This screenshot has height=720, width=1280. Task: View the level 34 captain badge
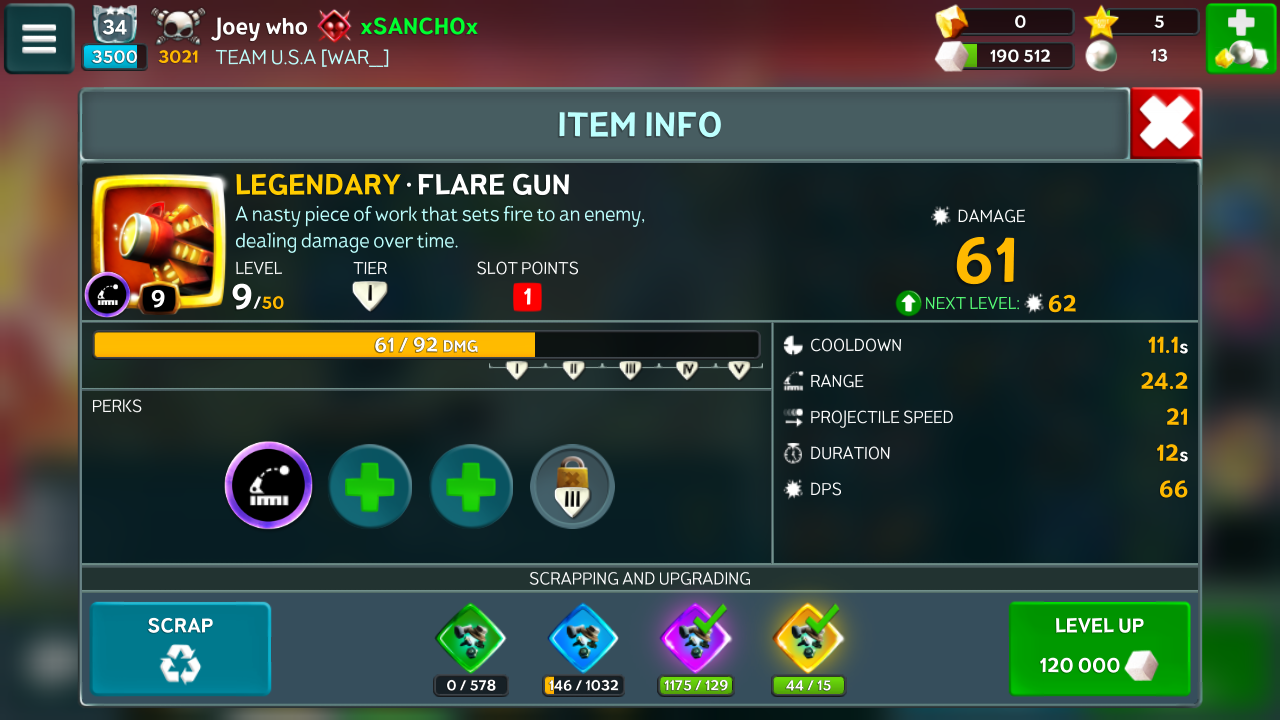click(x=115, y=27)
